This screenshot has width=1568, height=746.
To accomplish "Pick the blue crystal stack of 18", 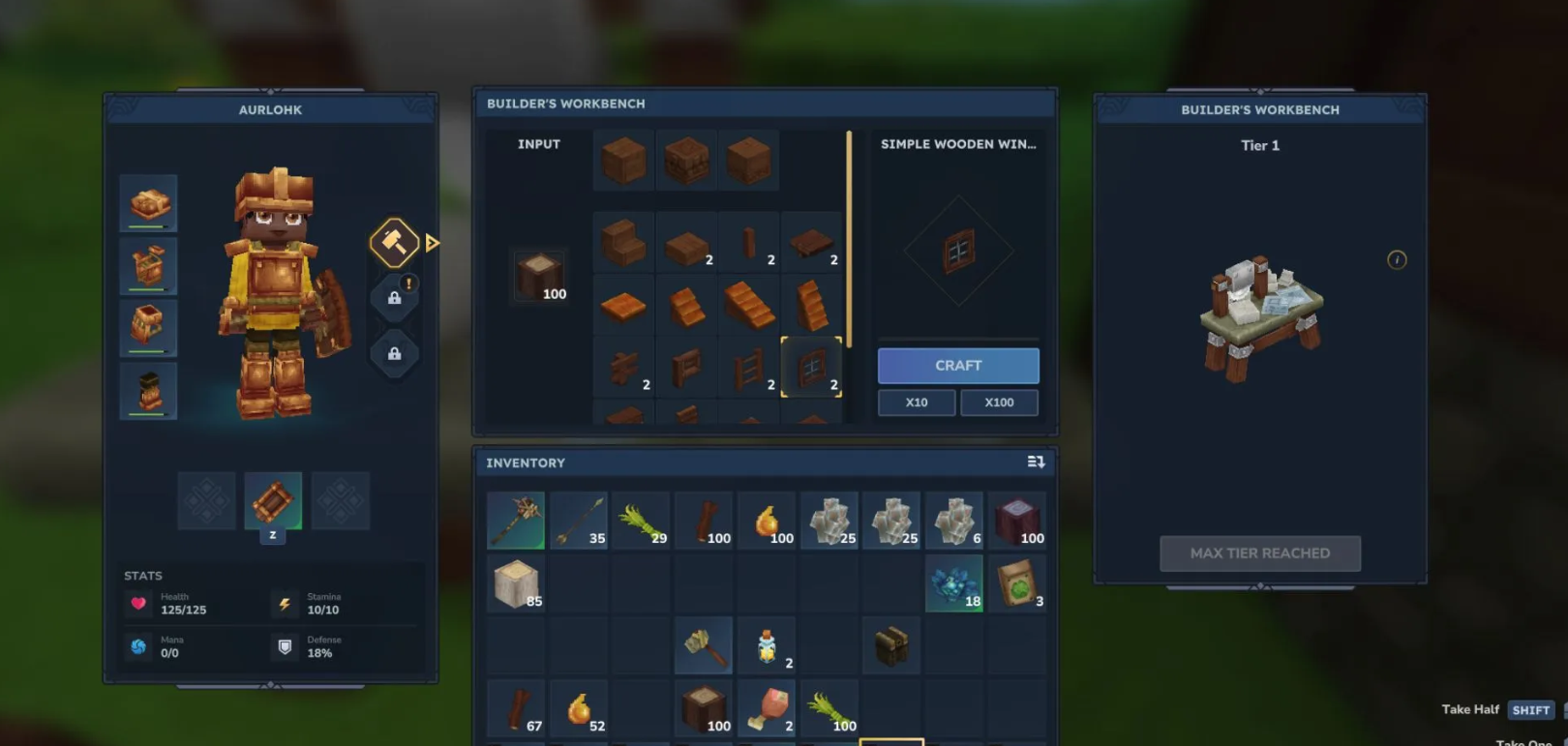I will 954,583.
